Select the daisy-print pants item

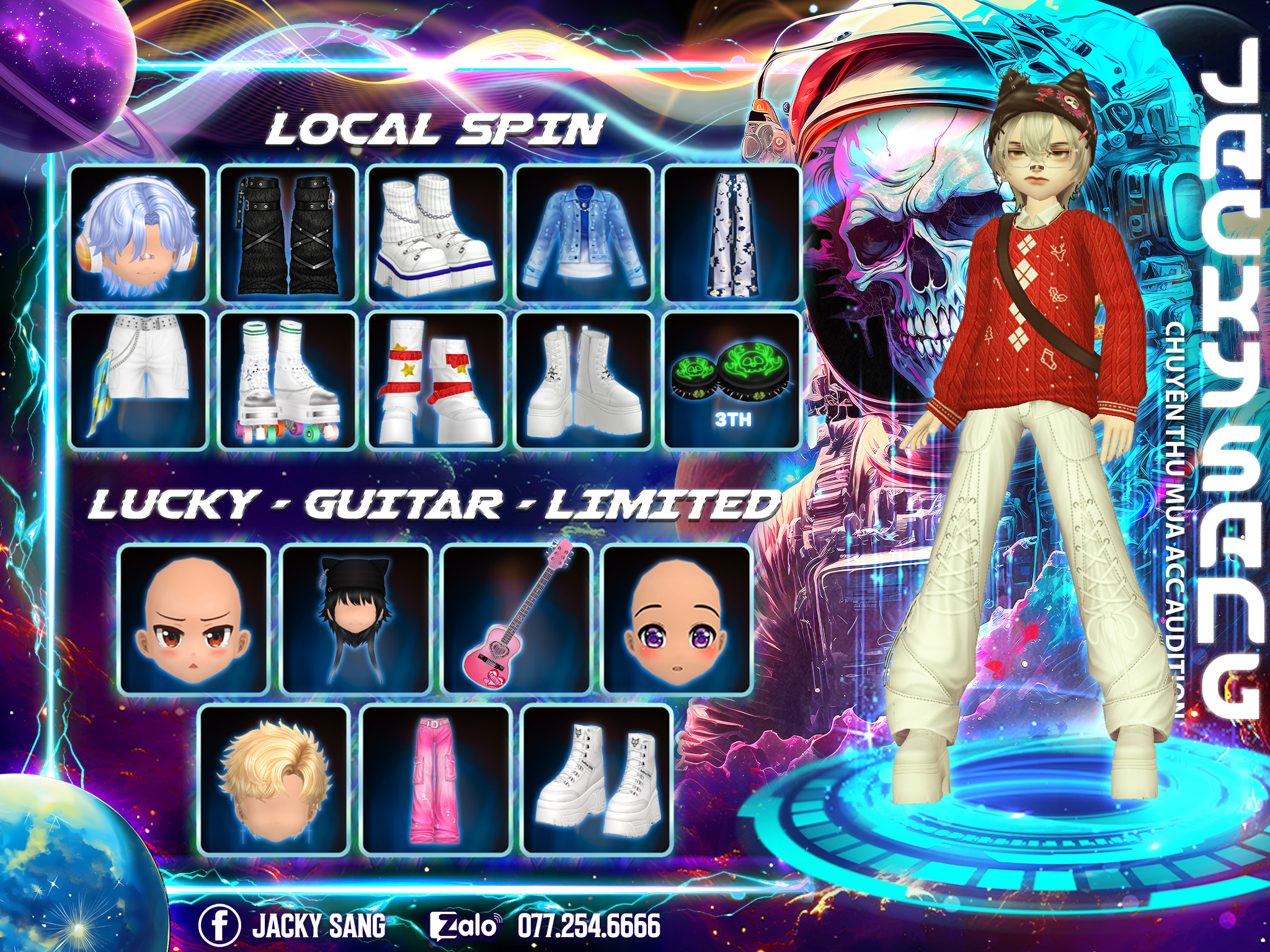tap(733, 234)
